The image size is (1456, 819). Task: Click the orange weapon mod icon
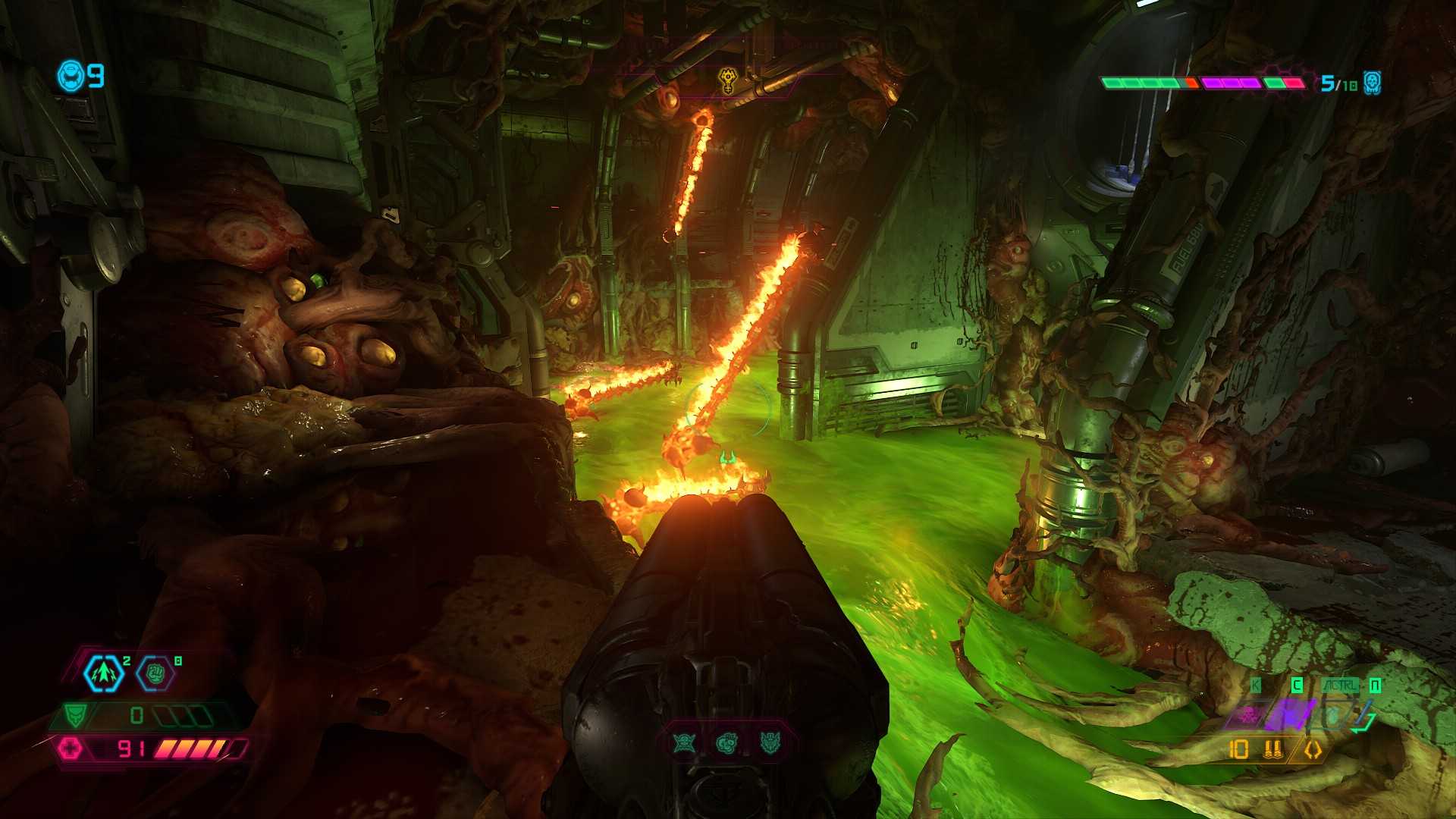pyautogui.click(x=1313, y=750)
